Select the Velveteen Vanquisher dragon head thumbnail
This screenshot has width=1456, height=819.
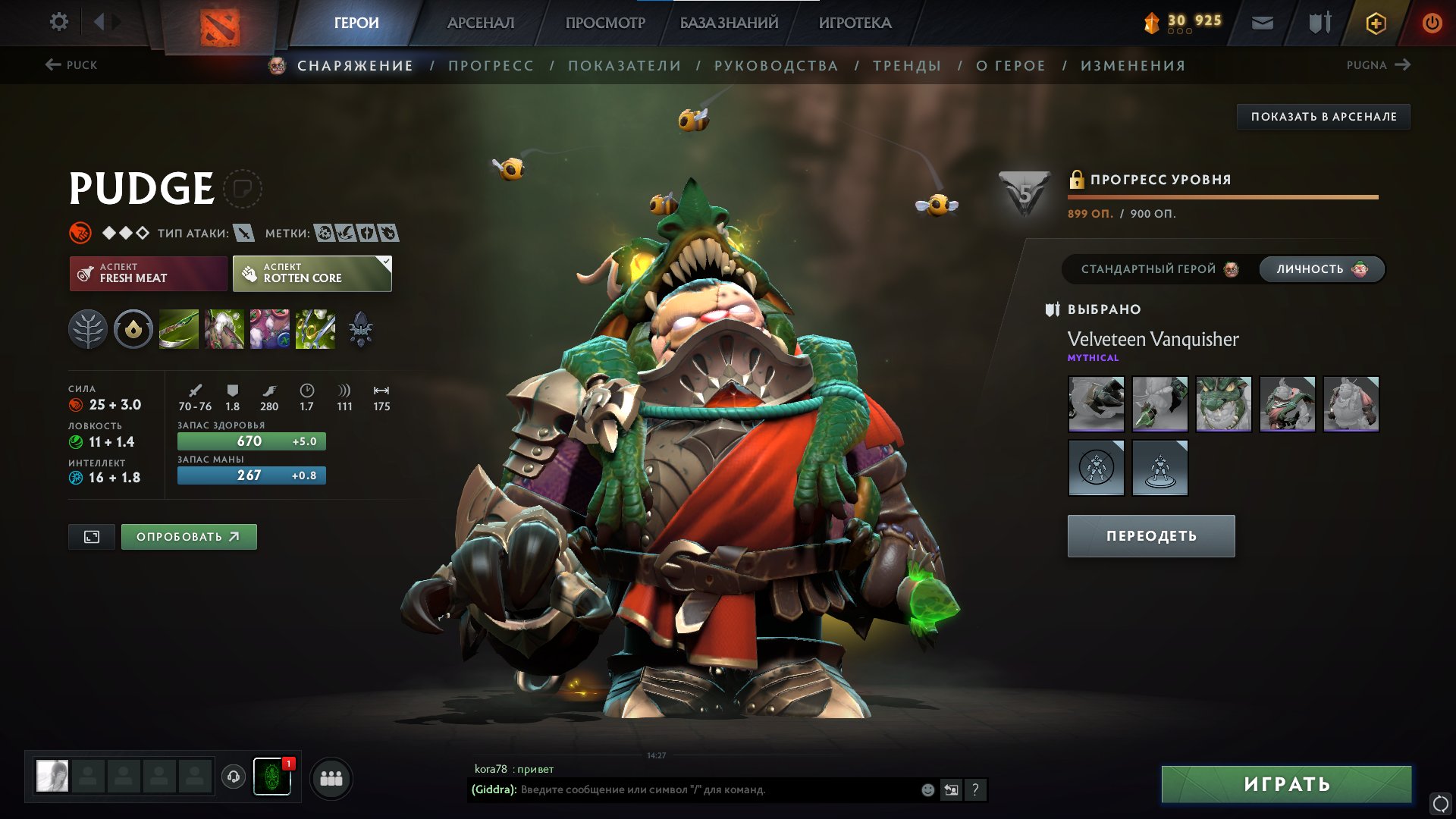1224,404
